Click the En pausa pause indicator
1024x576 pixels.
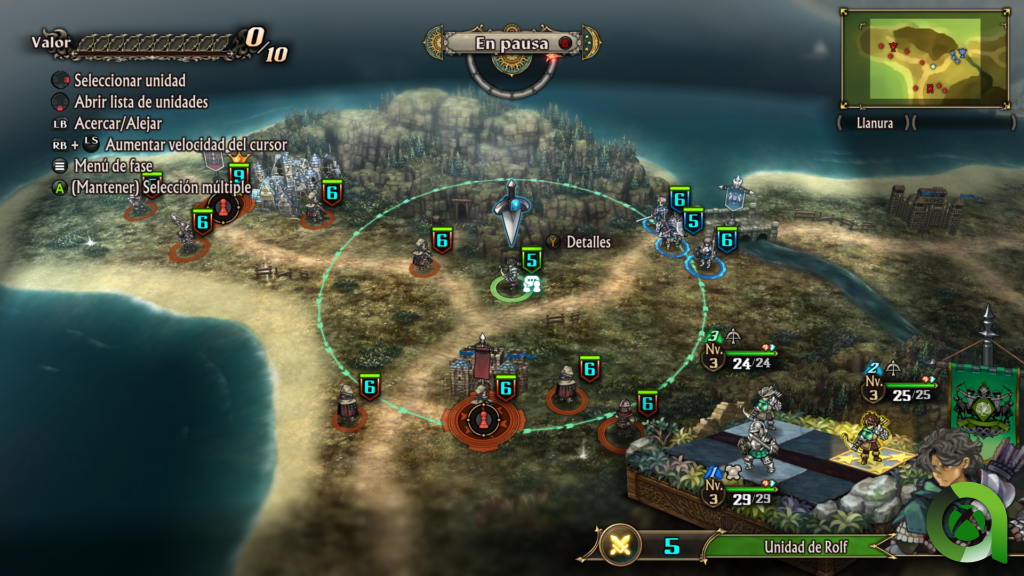[x=510, y=43]
